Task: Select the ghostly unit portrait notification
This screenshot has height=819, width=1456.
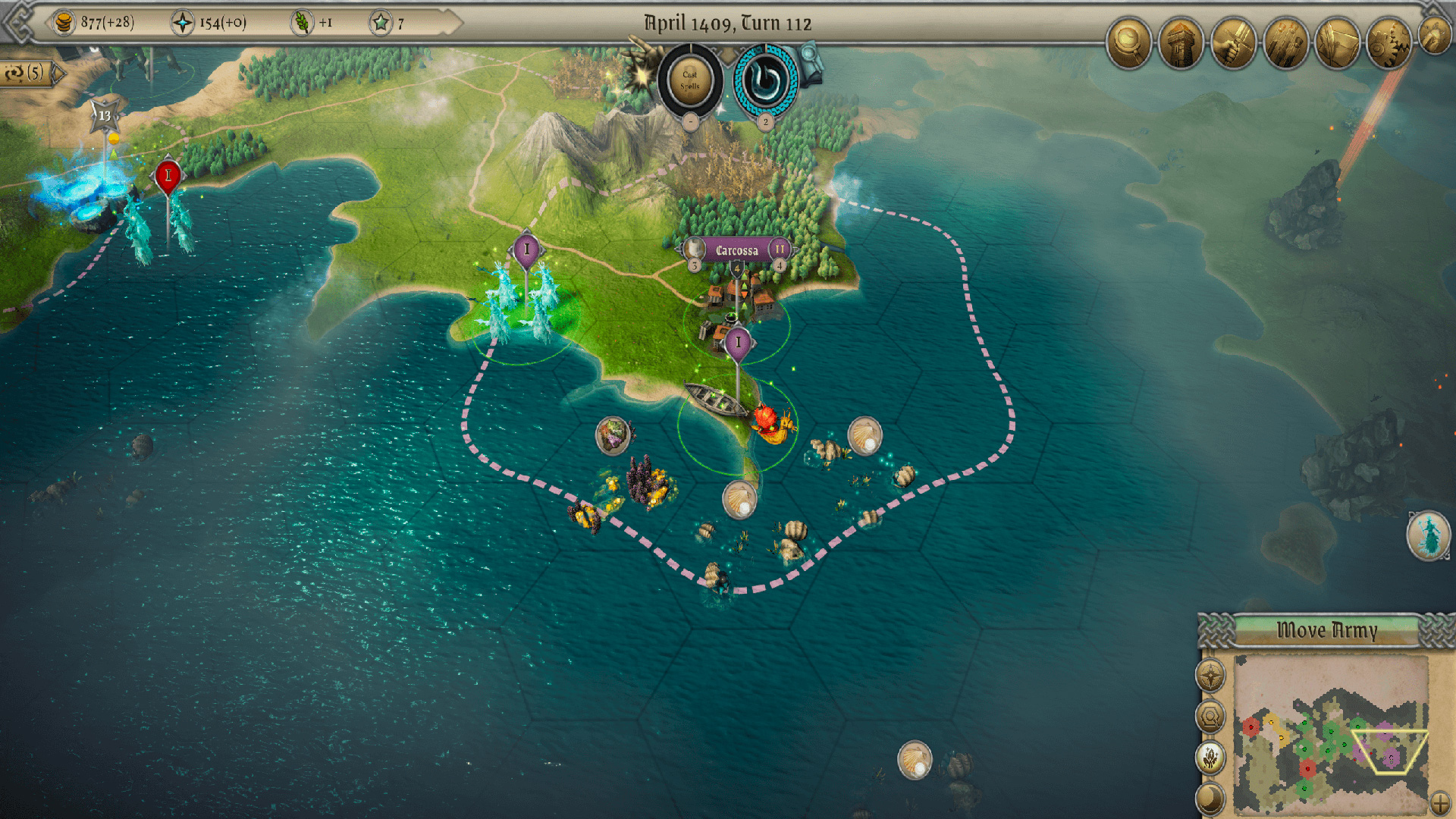Action: [x=1429, y=535]
